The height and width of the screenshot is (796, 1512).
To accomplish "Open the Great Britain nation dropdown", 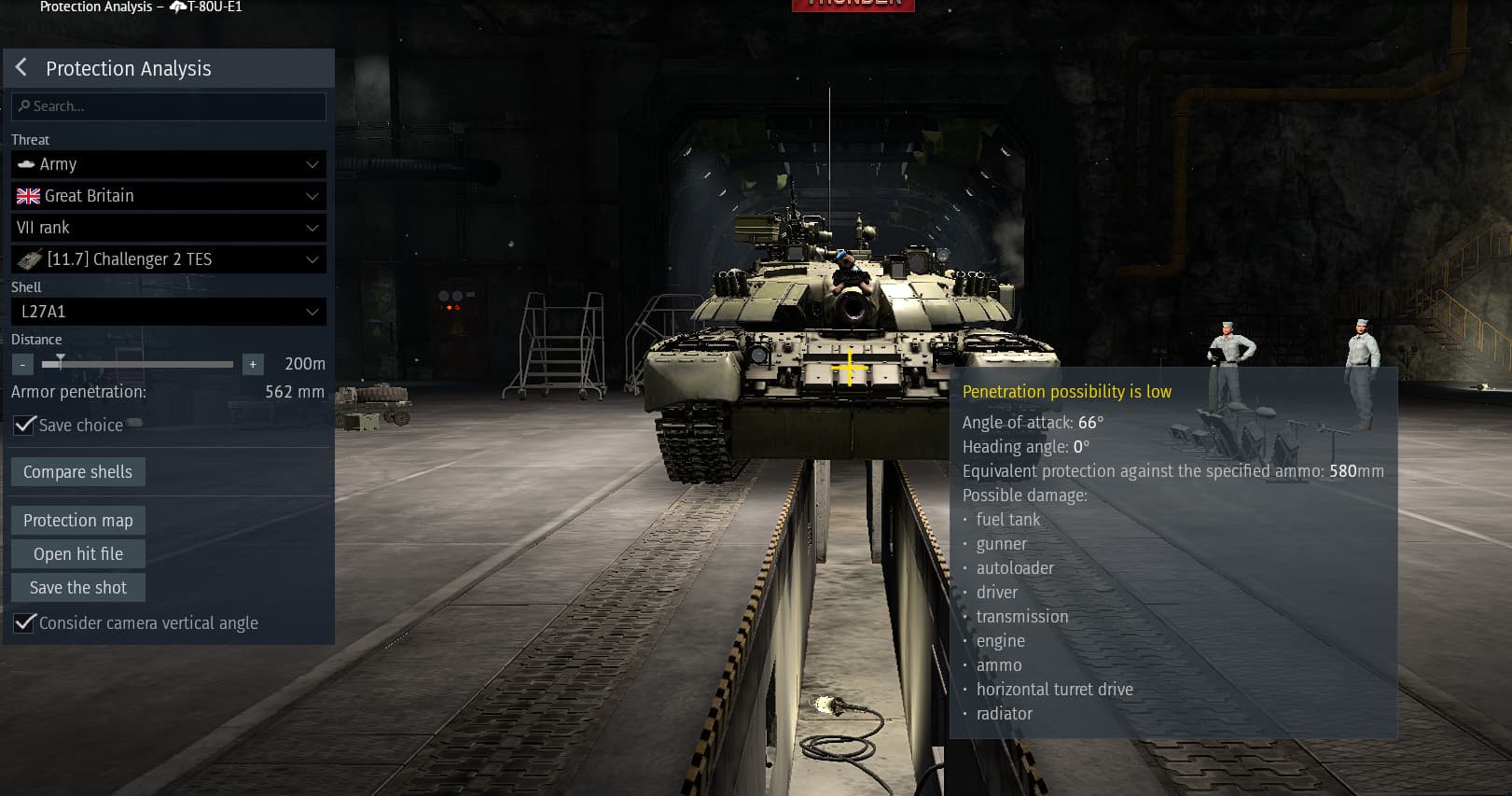I will 169,196.
